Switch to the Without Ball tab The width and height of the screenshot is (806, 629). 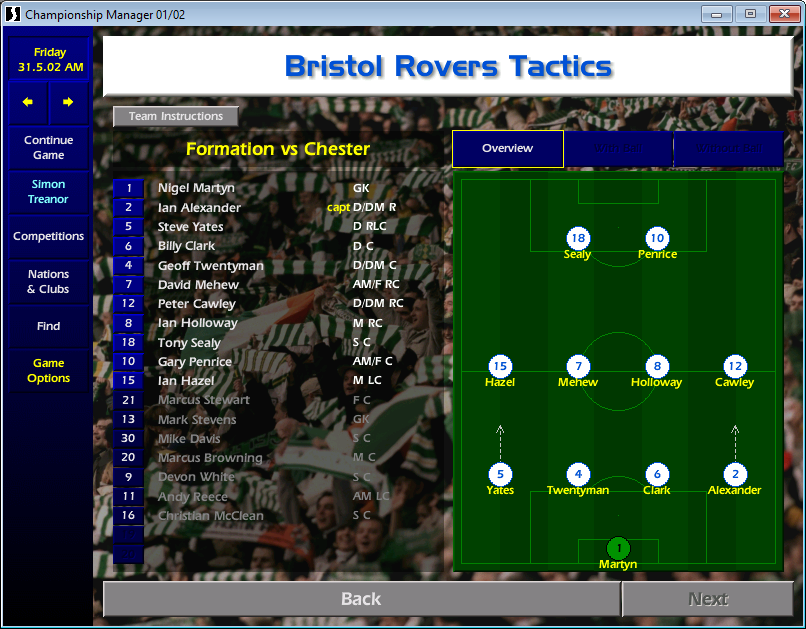[x=728, y=149]
